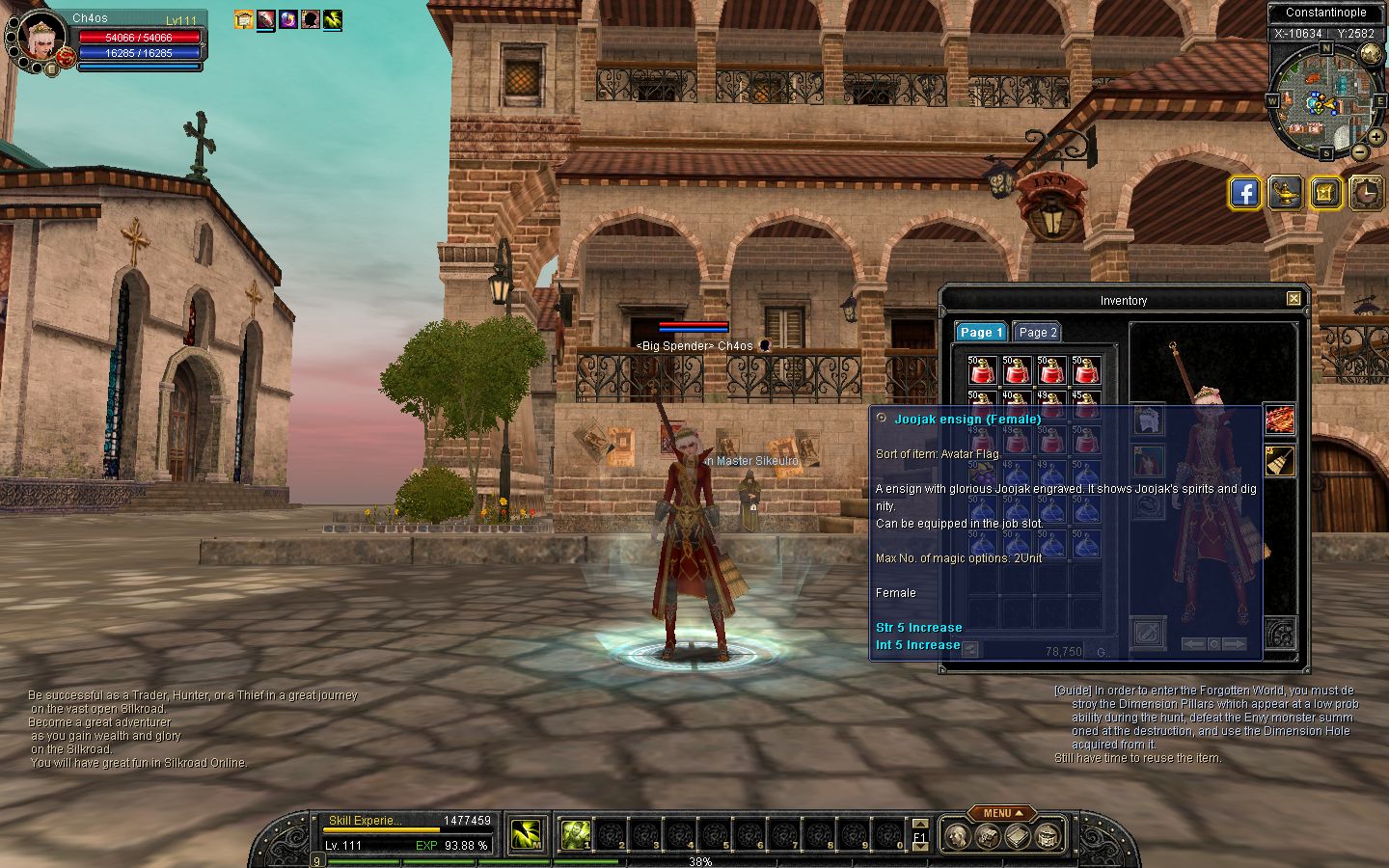
Task: Open the gold treasure chest icon
Action: pyautogui.click(x=1326, y=193)
